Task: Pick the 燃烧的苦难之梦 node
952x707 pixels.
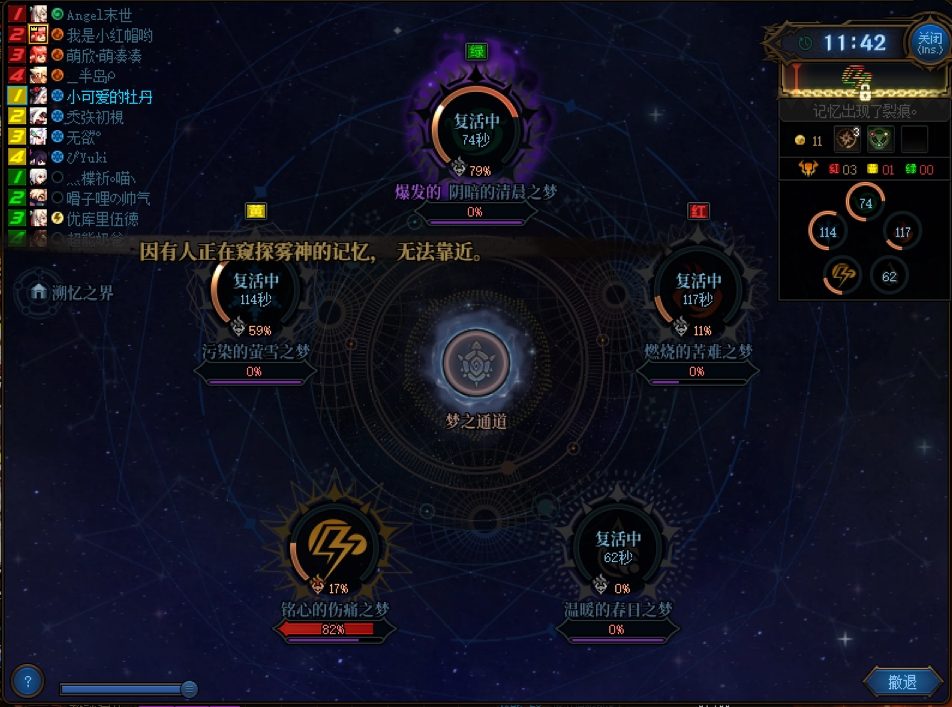Action: 697,289
